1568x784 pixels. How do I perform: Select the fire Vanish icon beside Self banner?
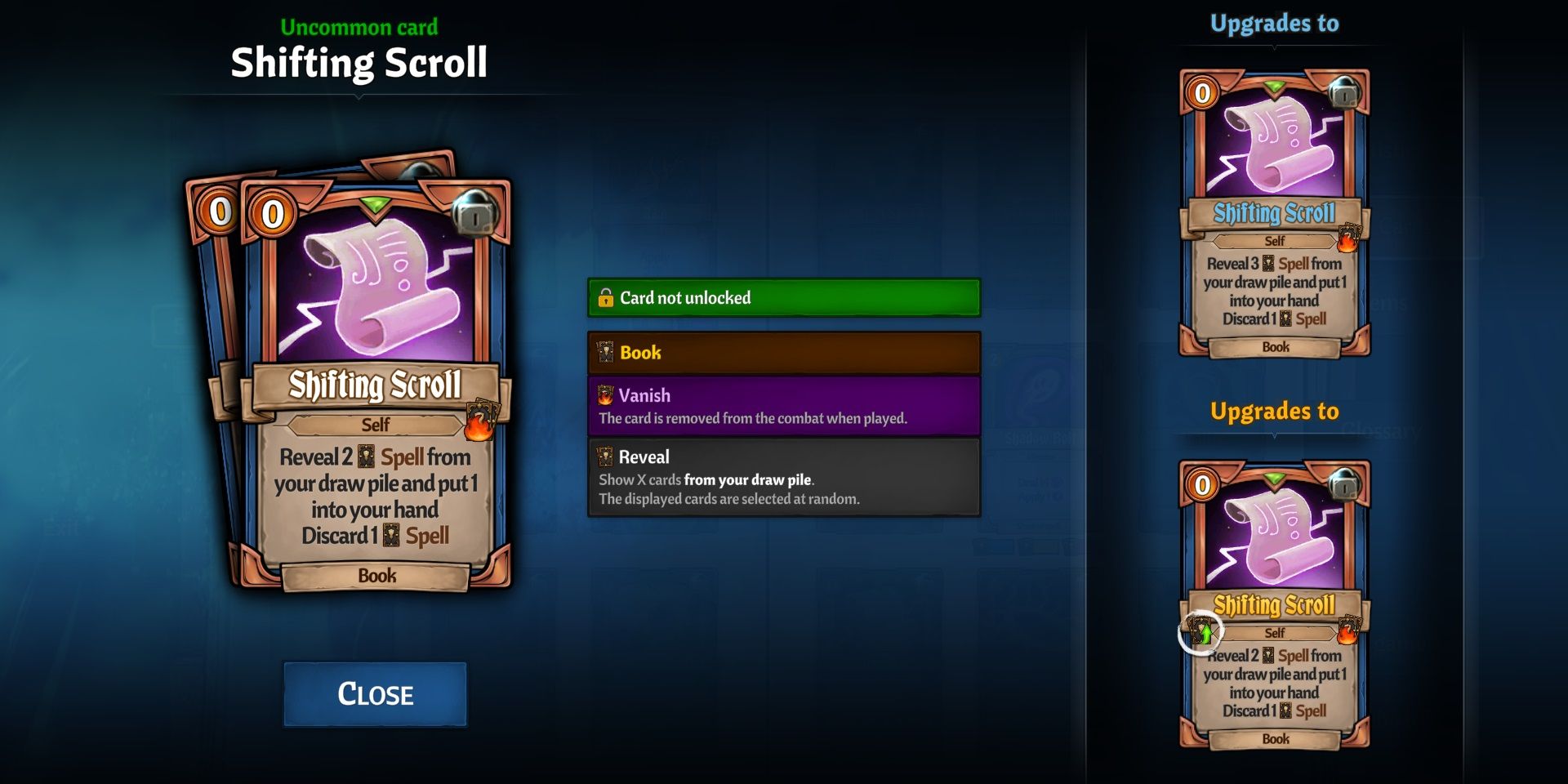pyautogui.click(x=480, y=421)
